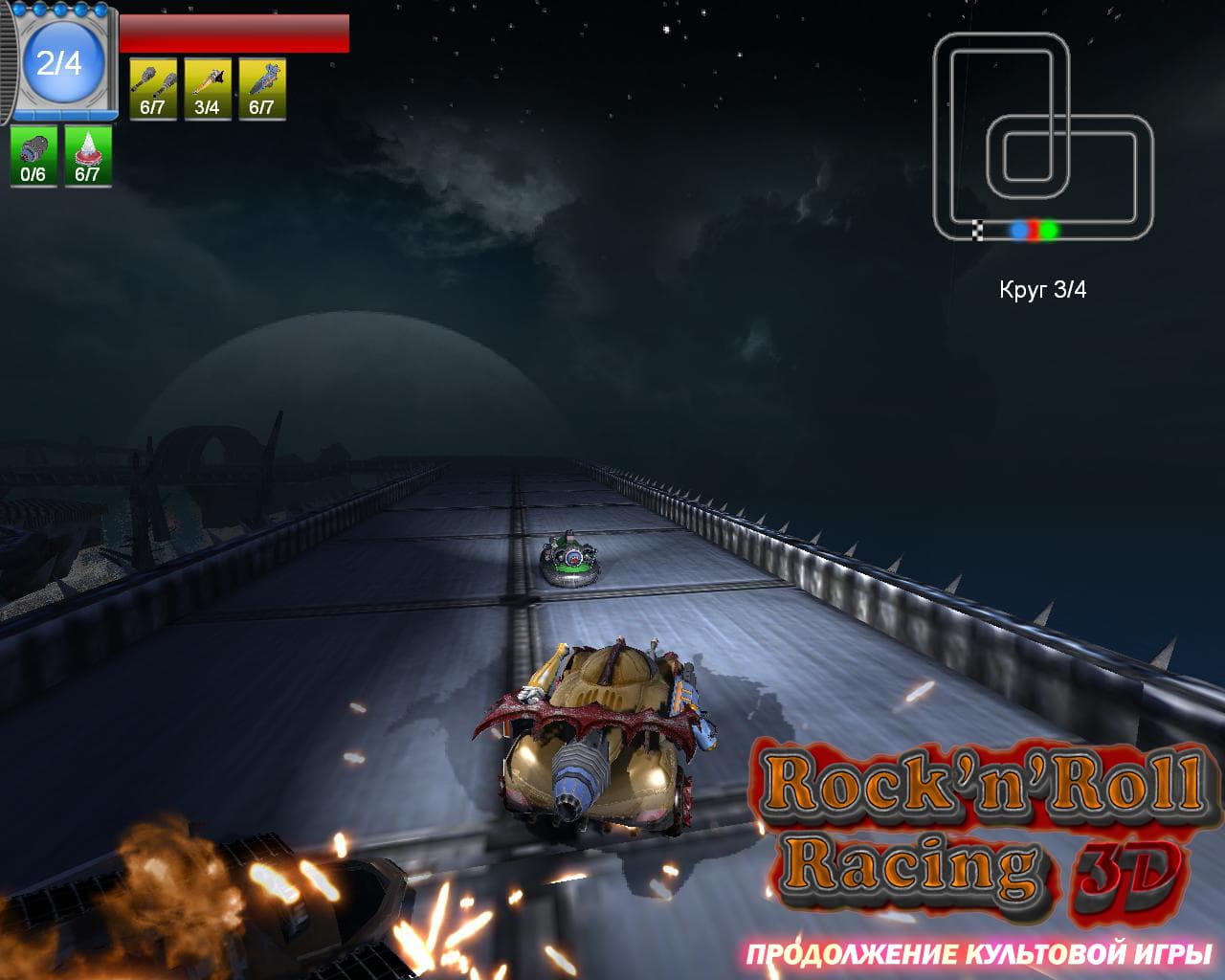Toggle the red racer dot on the minimap

[1033, 230]
